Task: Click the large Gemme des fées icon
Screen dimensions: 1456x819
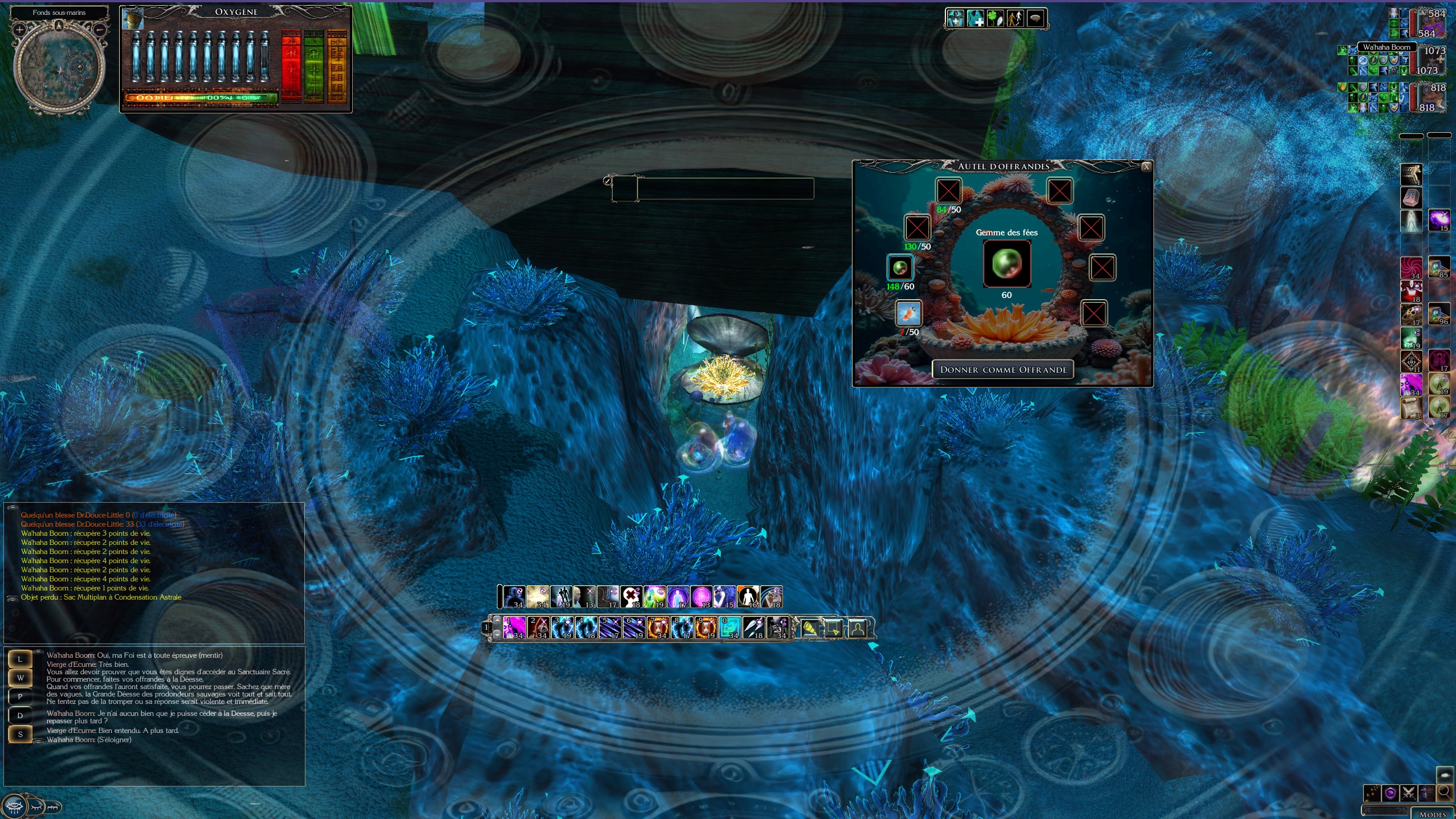Action: [x=1006, y=263]
